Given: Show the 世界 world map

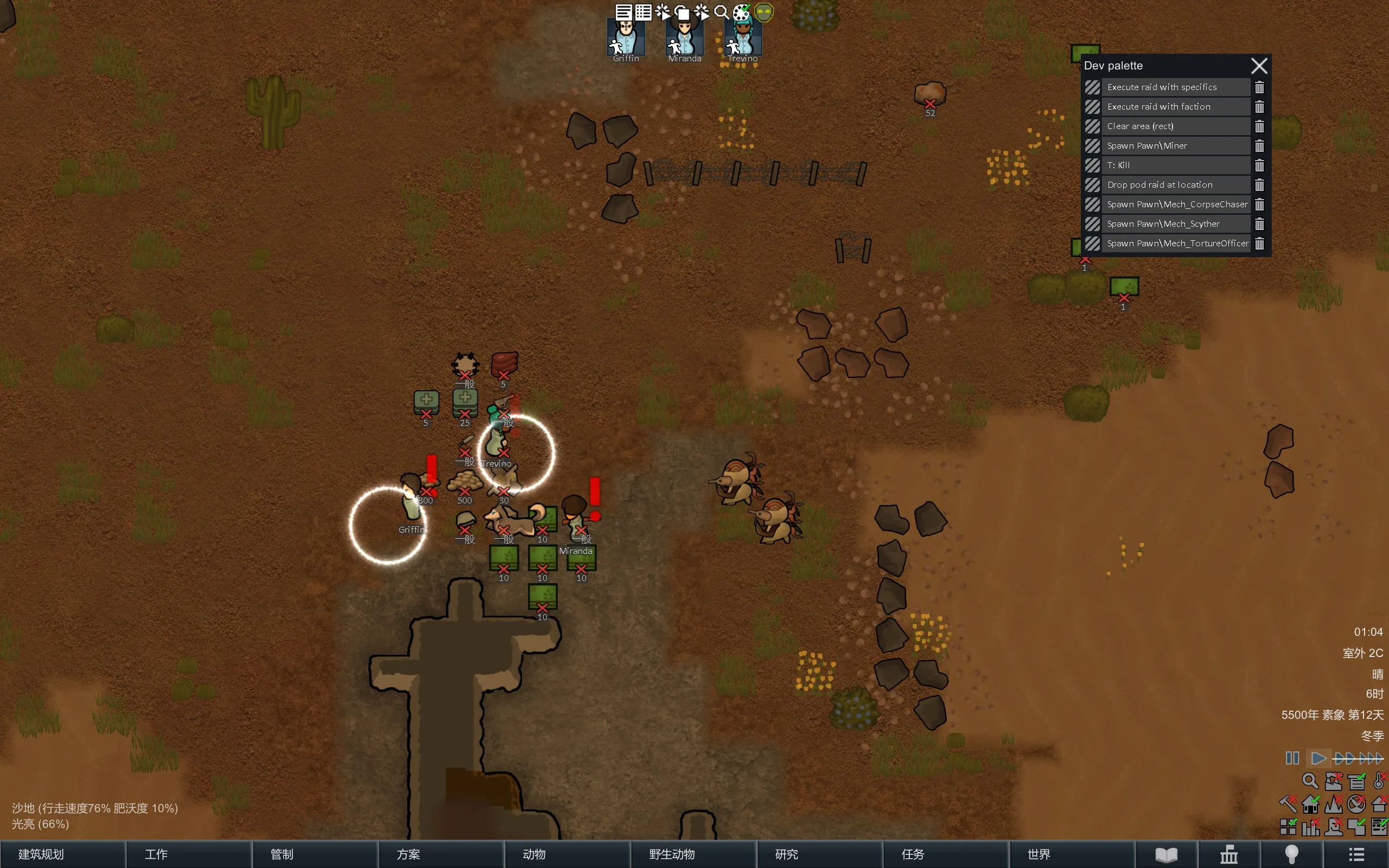Looking at the screenshot, I should [x=1071, y=854].
